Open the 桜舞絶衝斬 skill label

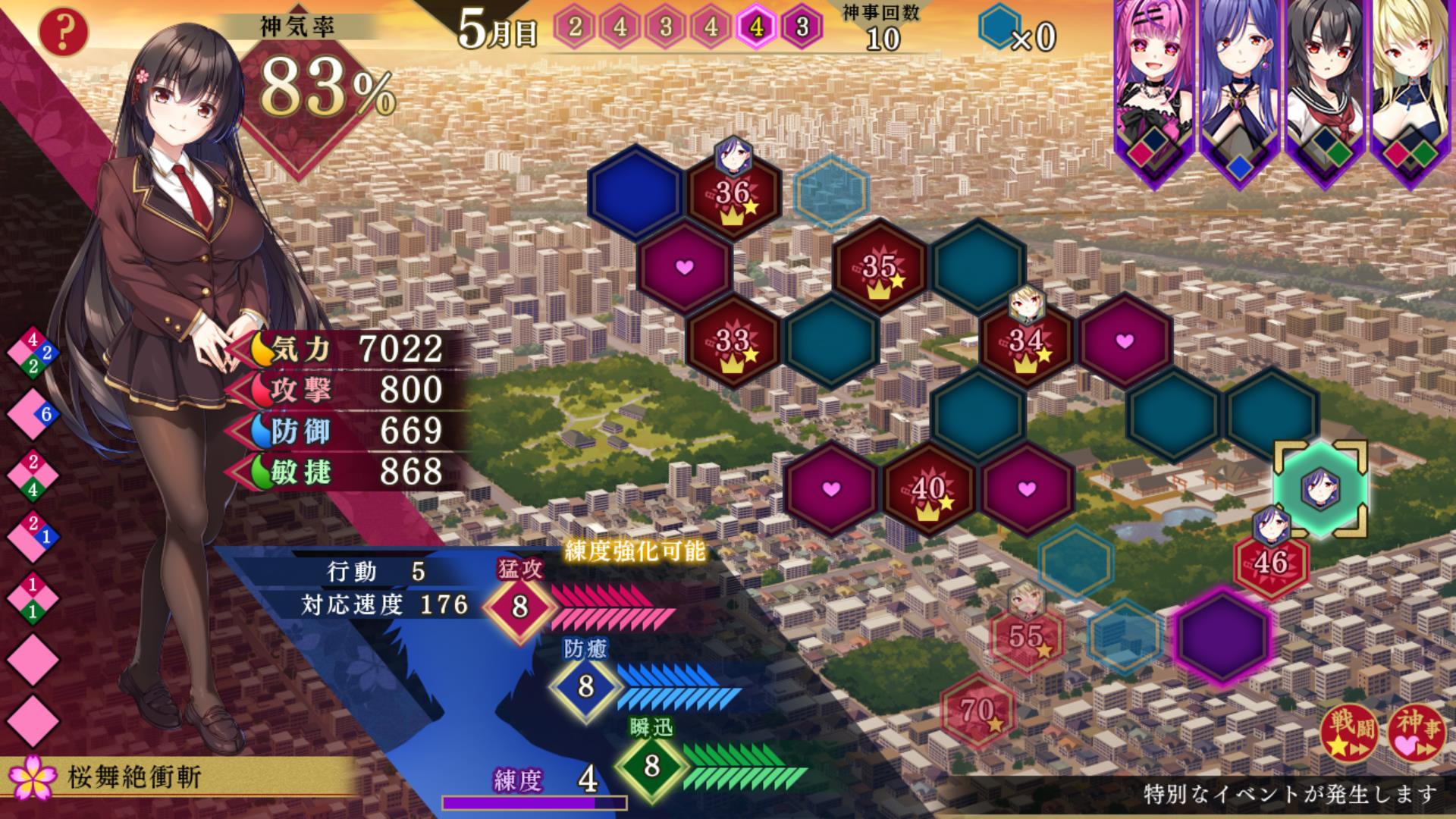click(x=135, y=778)
